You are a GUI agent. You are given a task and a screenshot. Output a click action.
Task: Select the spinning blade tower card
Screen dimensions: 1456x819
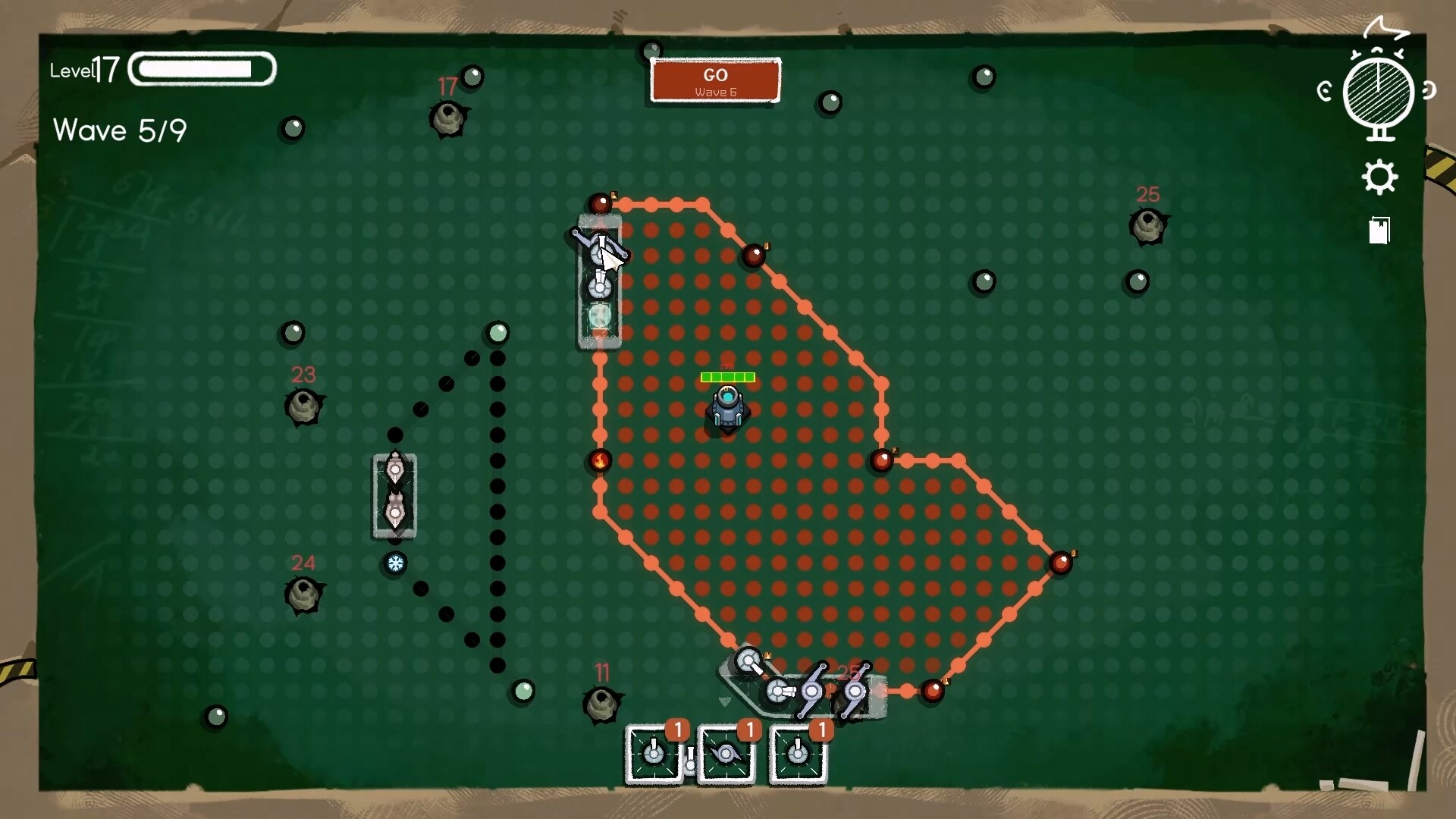pos(726,756)
